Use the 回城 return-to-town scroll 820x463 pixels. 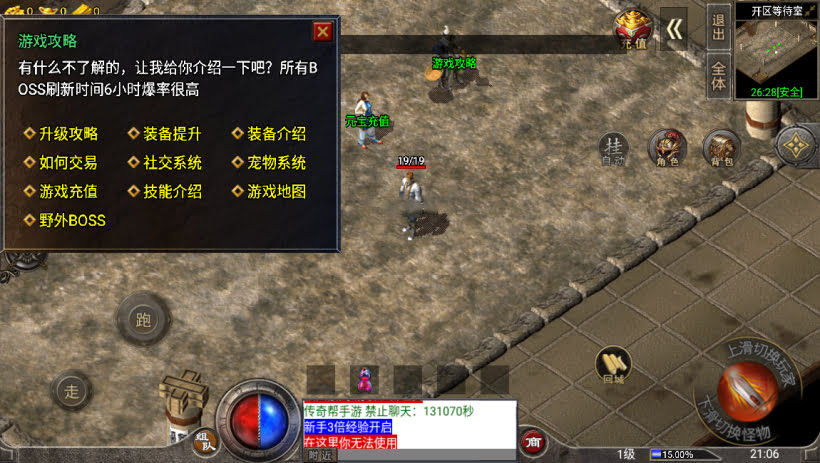click(613, 365)
